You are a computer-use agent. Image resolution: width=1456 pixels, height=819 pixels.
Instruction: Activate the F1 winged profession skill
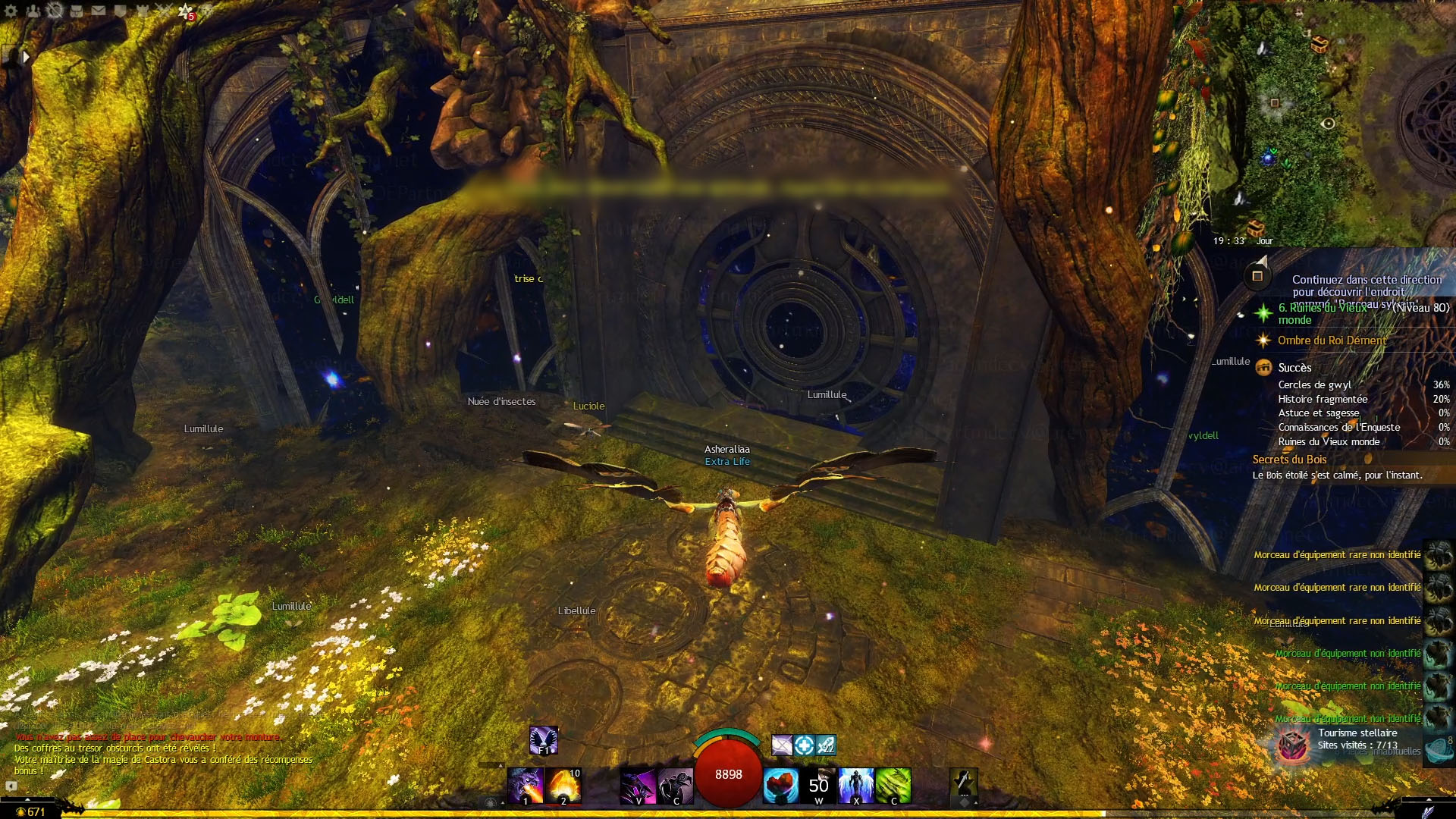coord(544,740)
